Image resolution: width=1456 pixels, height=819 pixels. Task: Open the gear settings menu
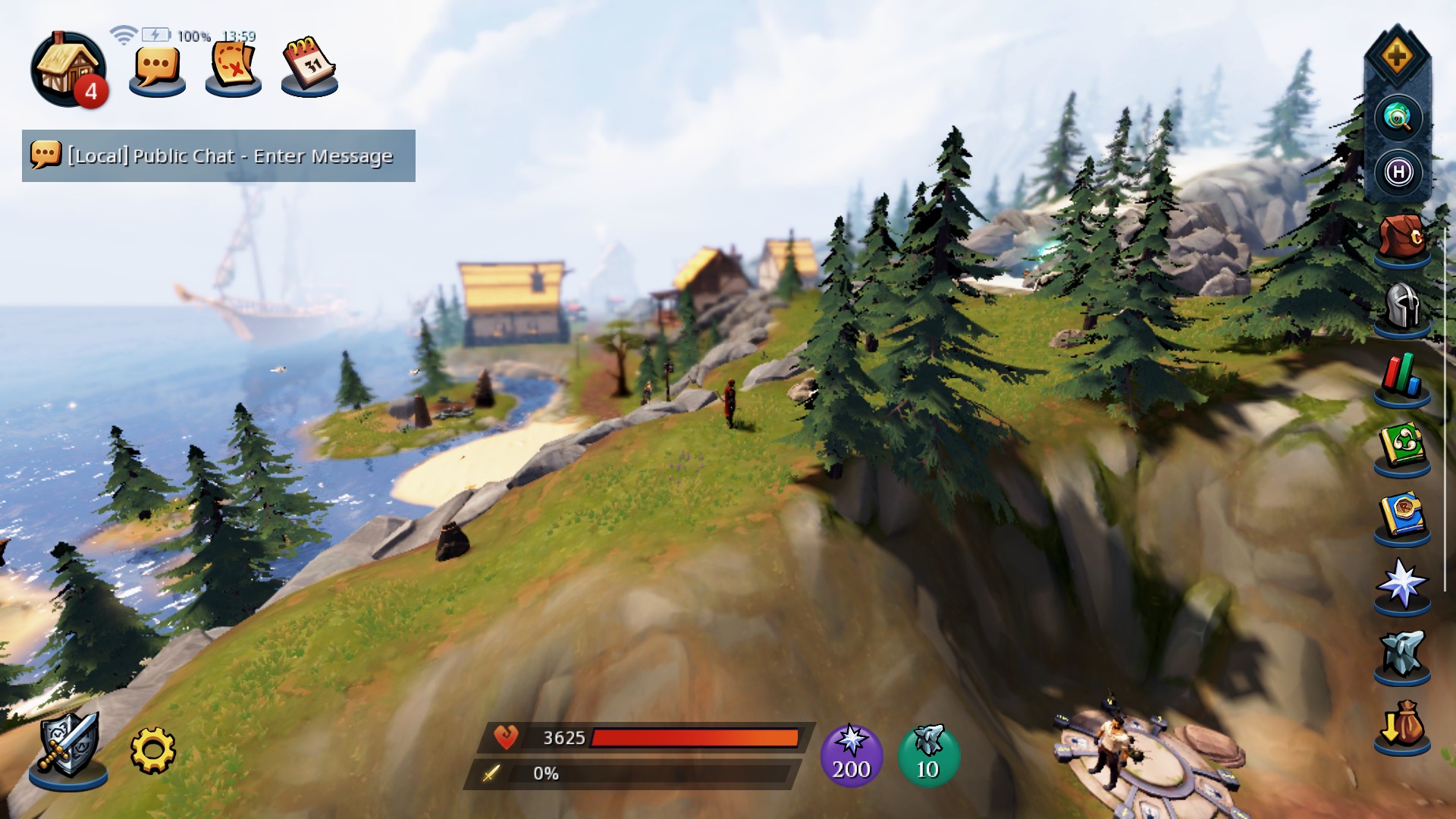pos(152,751)
